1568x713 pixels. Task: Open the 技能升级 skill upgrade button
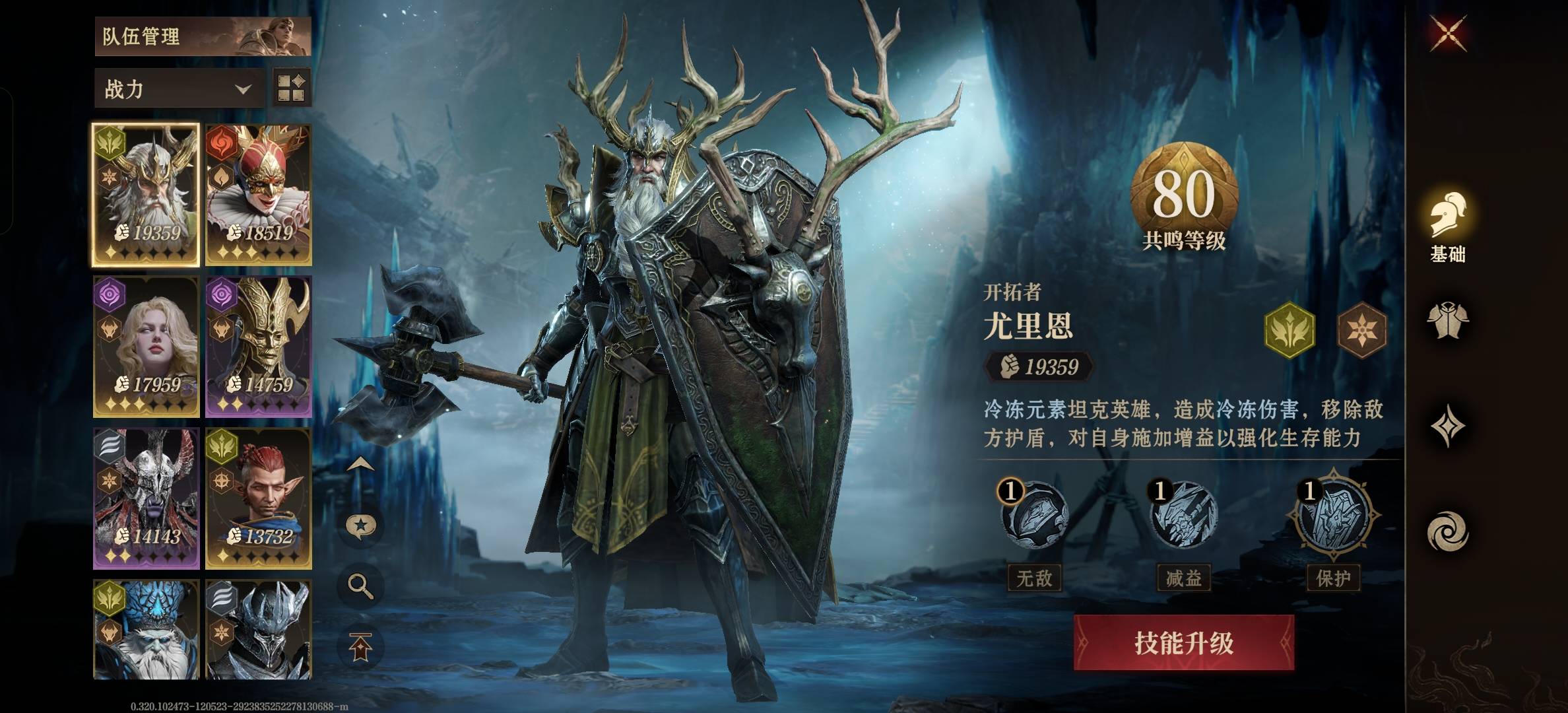[x=1183, y=642]
